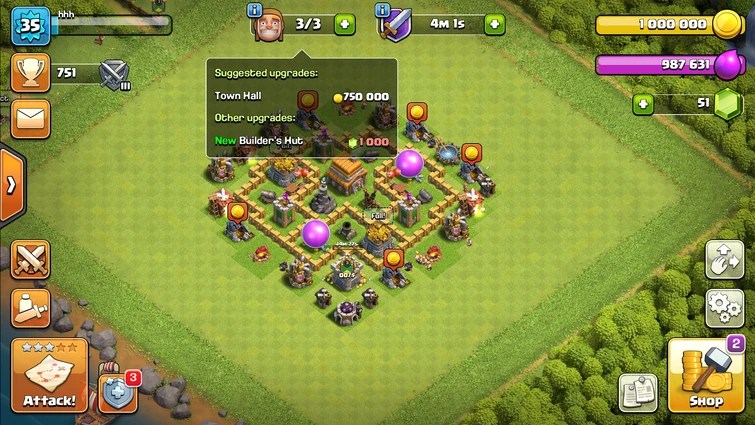This screenshot has height=425, width=755.
Task: Open the mail inbox envelope
Action: [x=31, y=119]
